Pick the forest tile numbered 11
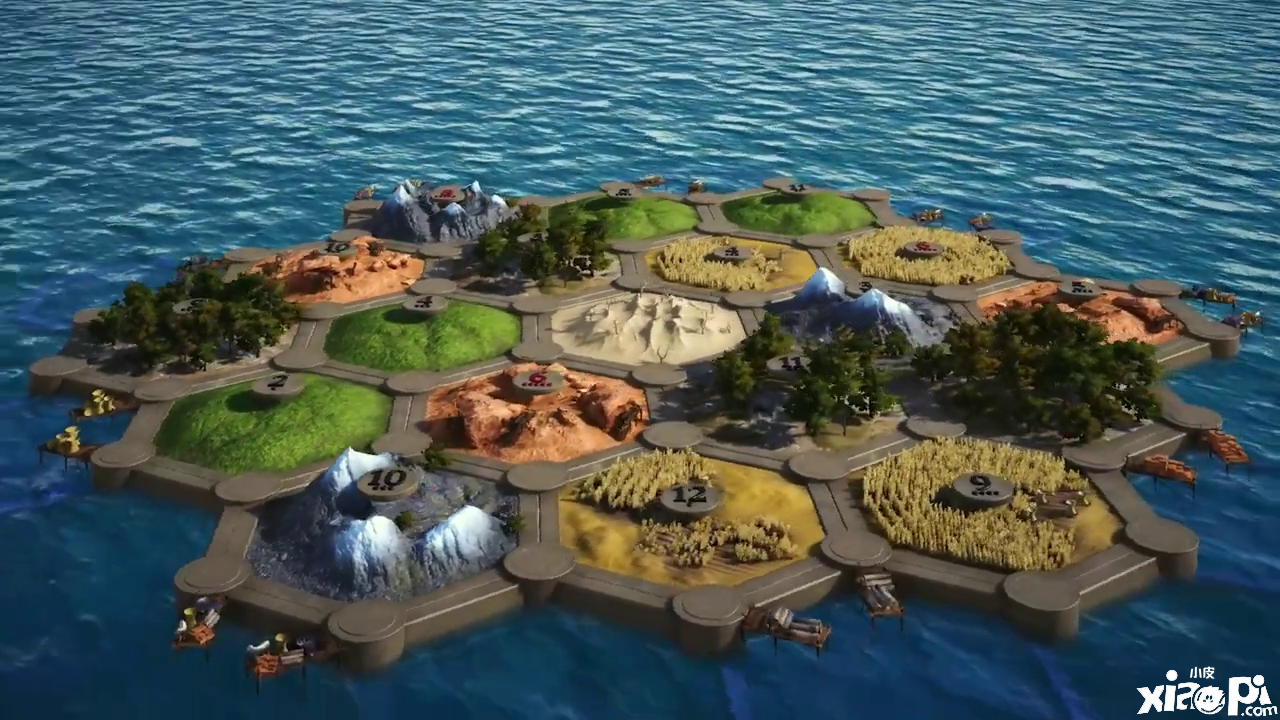 [x=800, y=385]
